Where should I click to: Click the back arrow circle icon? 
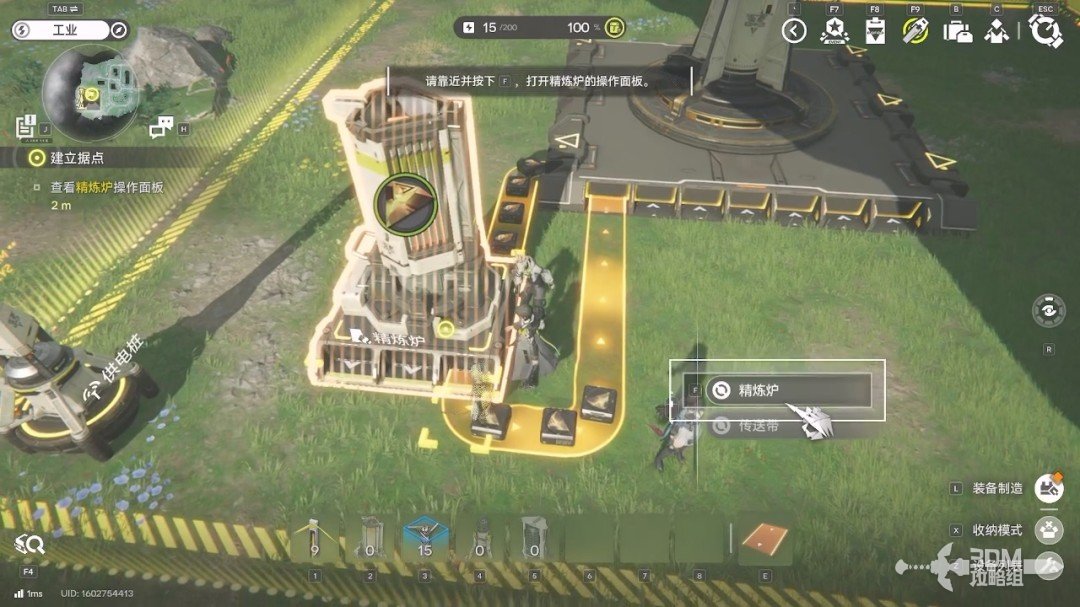pos(794,31)
